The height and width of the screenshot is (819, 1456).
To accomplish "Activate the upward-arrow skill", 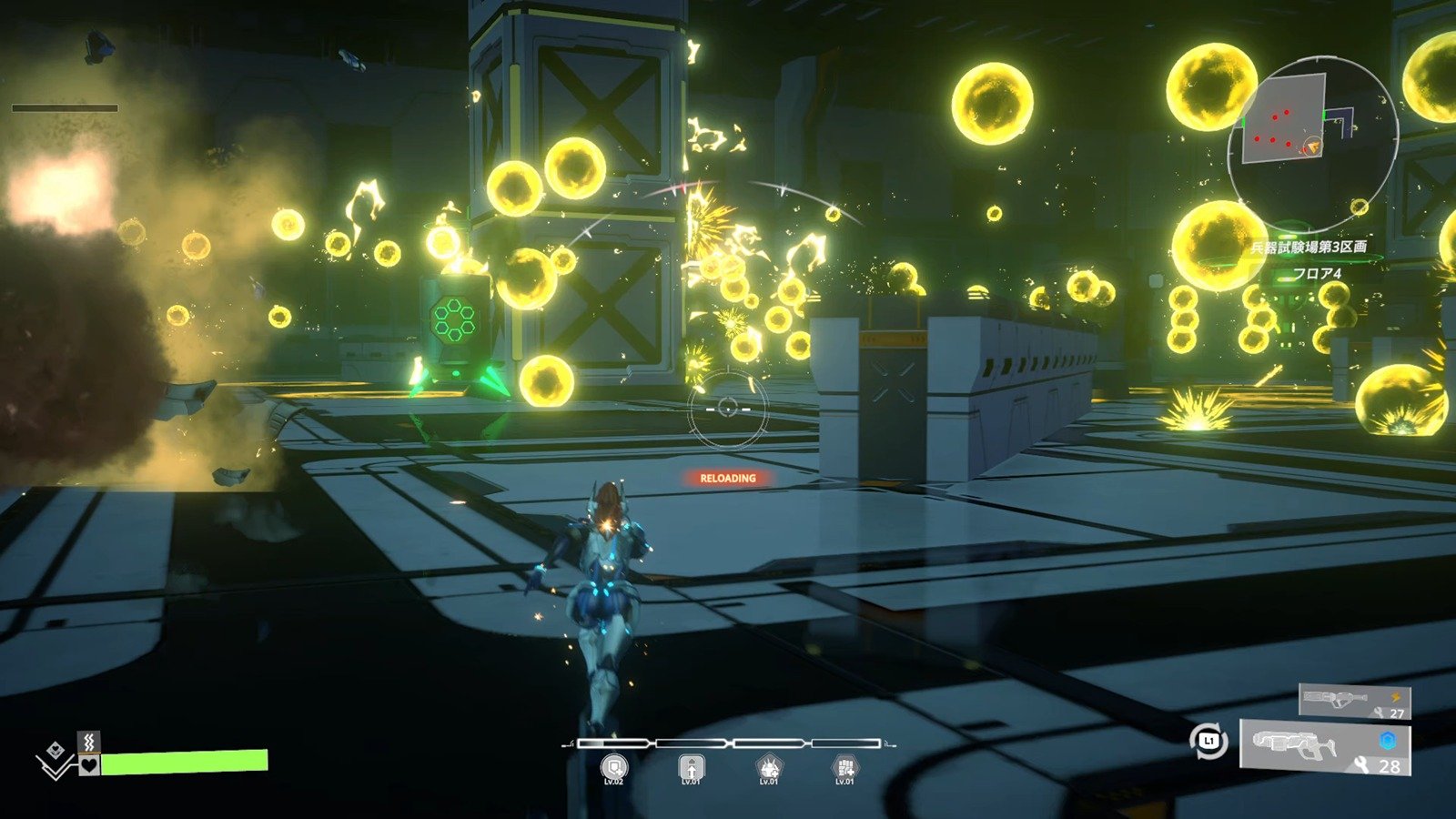I will tap(692, 768).
